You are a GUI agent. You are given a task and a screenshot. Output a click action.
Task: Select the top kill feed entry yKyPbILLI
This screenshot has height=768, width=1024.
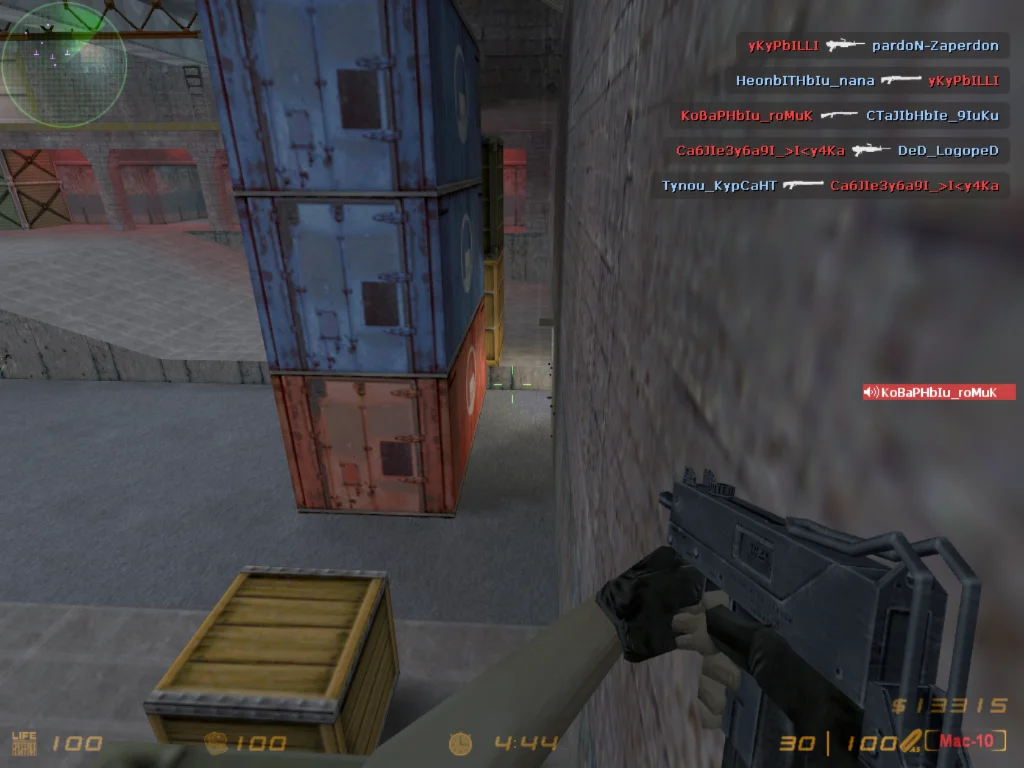pyautogui.click(x=873, y=46)
